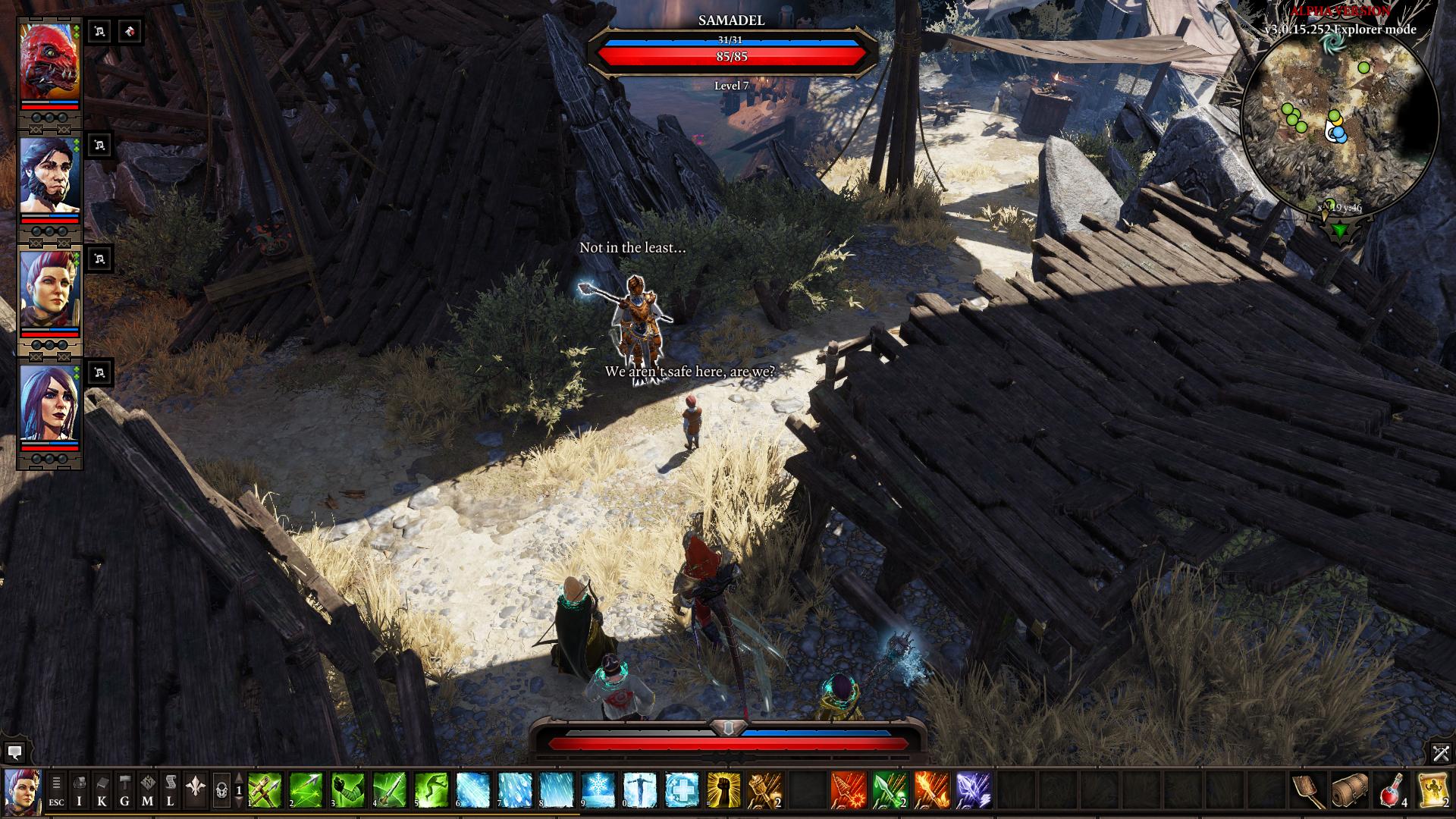Select the shovel in the hotbar
This screenshot has height=819, width=1456.
pos(1309,790)
